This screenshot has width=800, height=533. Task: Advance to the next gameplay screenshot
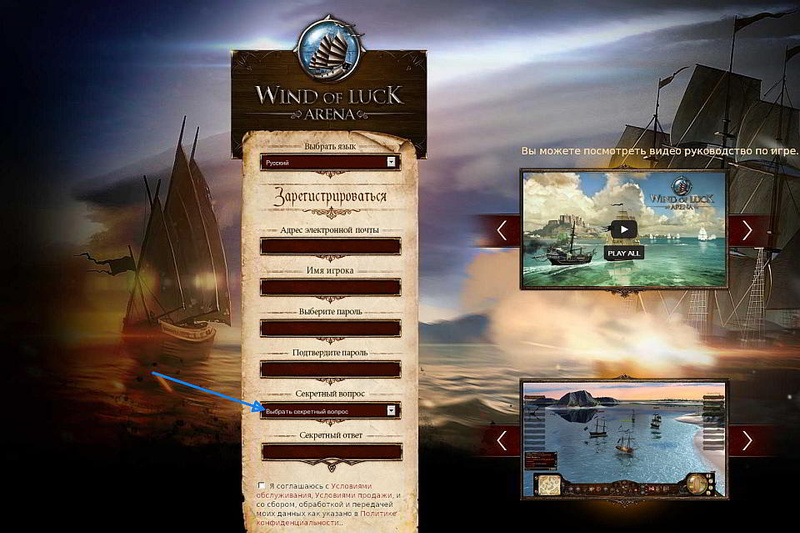click(746, 439)
